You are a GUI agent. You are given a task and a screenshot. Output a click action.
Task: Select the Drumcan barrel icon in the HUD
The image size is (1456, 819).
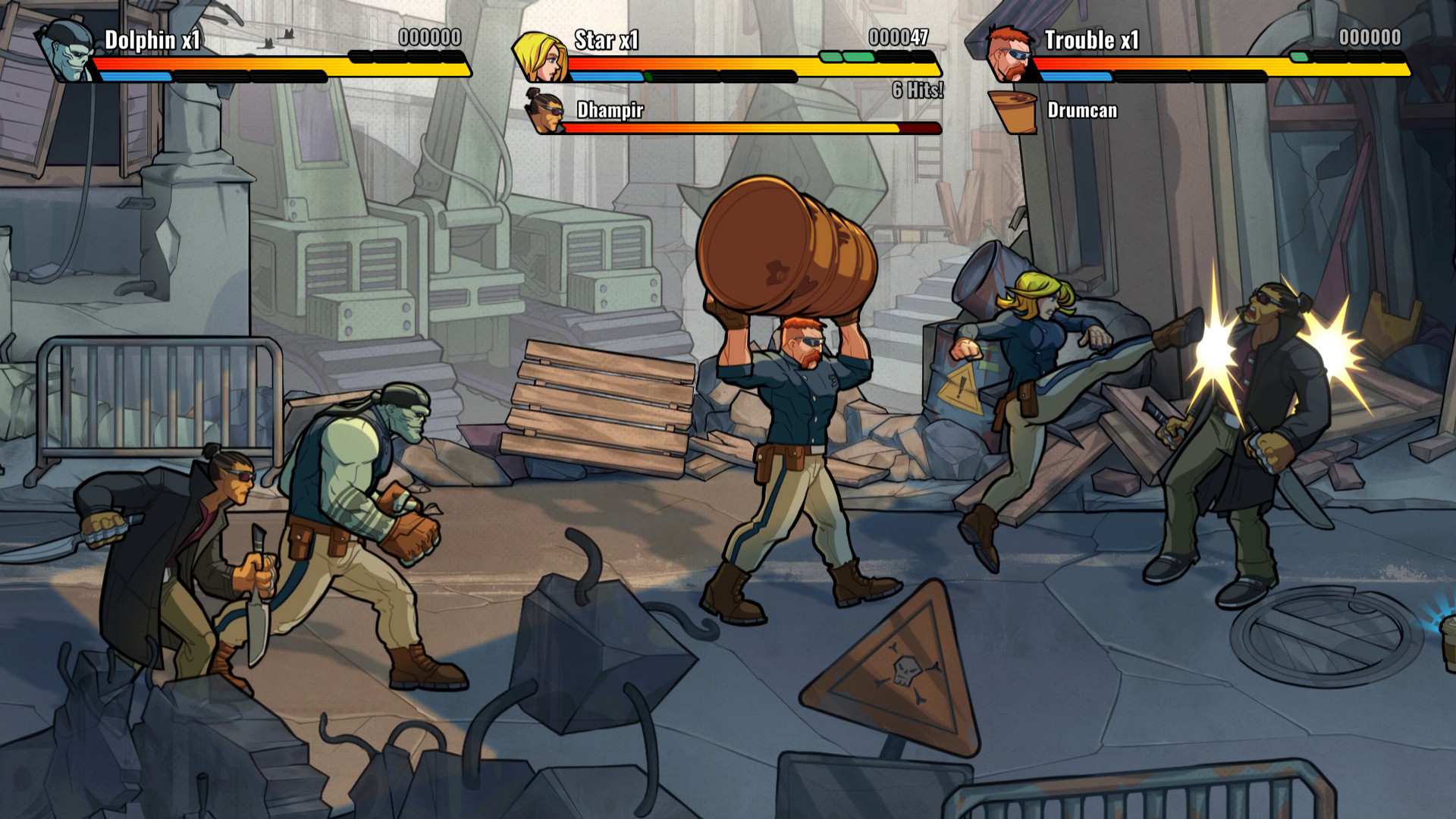tap(1014, 111)
